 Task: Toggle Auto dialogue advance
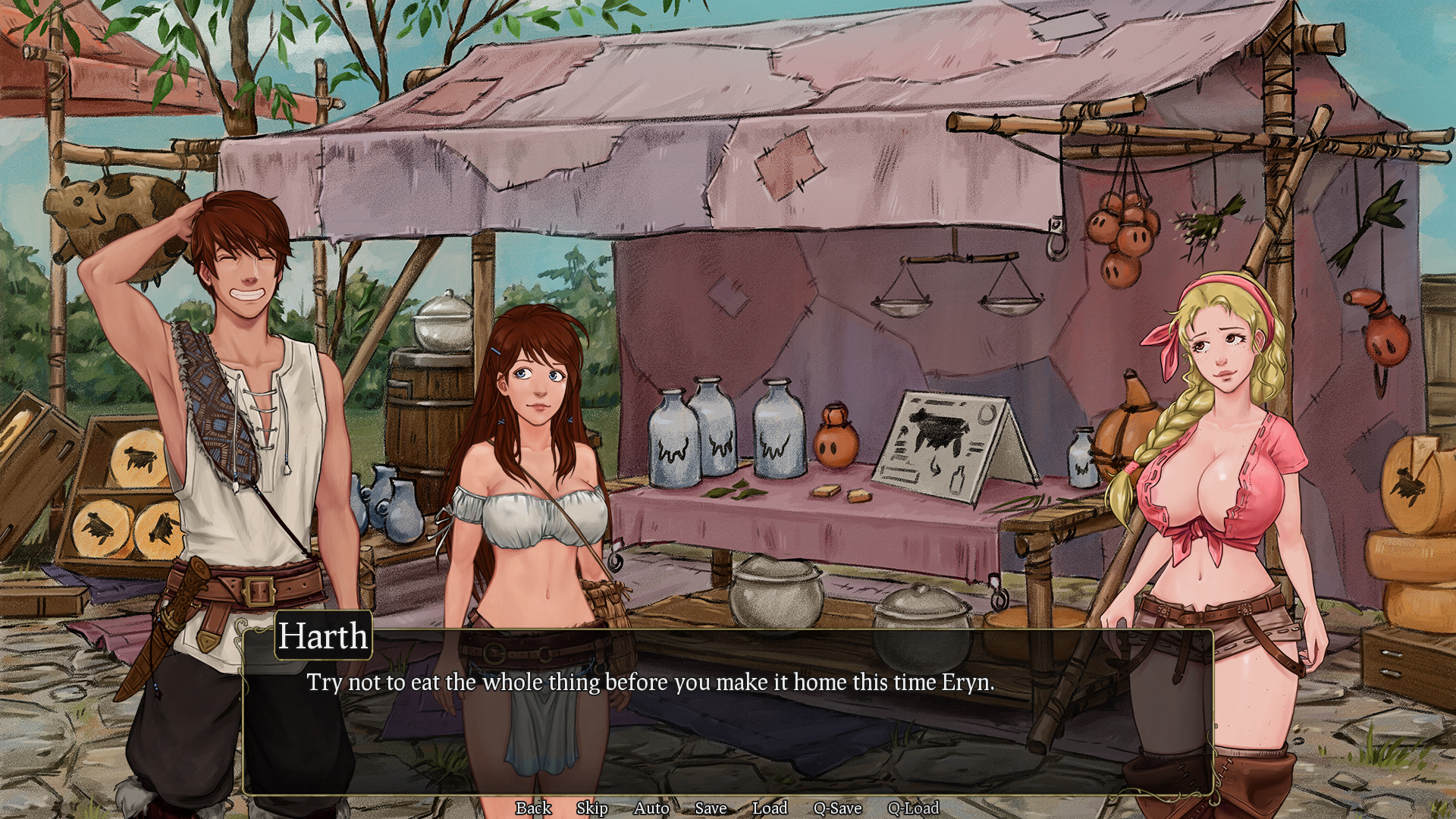pyautogui.click(x=651, y=808)
